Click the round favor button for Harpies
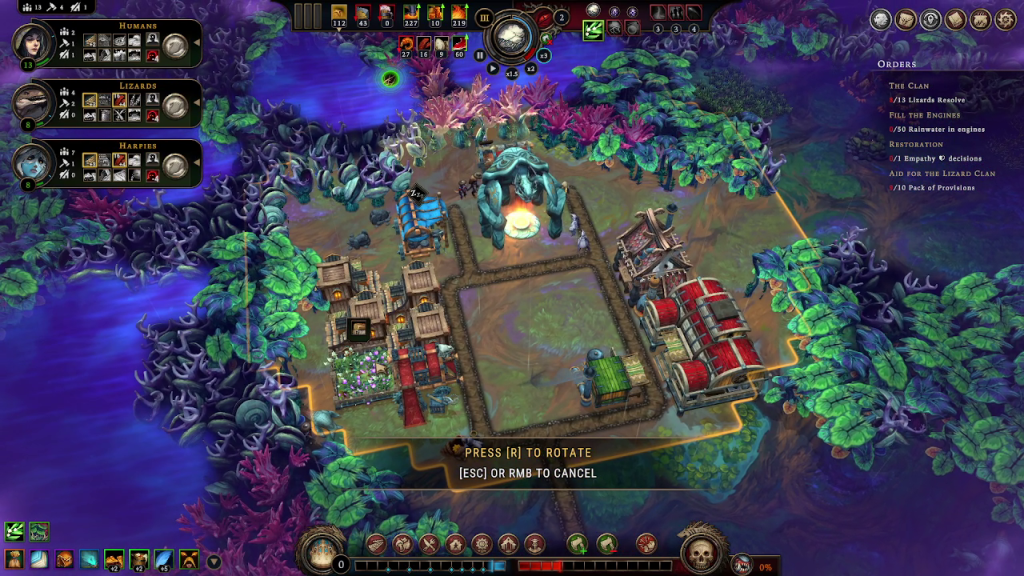 point(176,165)
